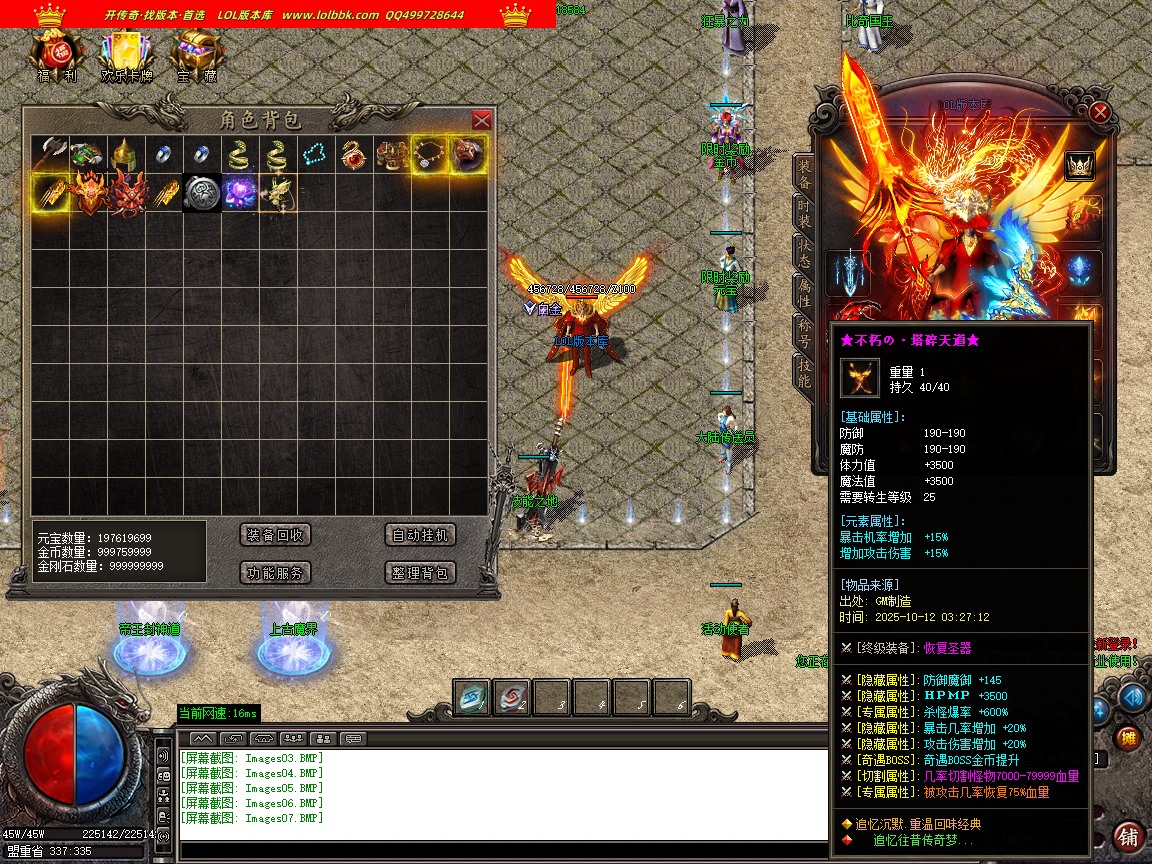
Task: Select the battle axe in the bag
Action: click(x=49, y=155)
